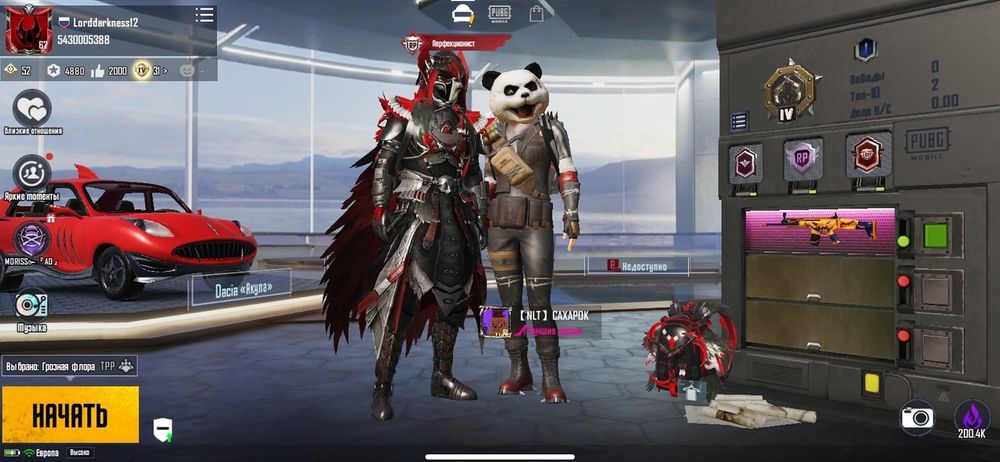Open the camera screenshot mode
Image resolution: width=1000 pixels, height=462 pixels.
tap(916, 417)
